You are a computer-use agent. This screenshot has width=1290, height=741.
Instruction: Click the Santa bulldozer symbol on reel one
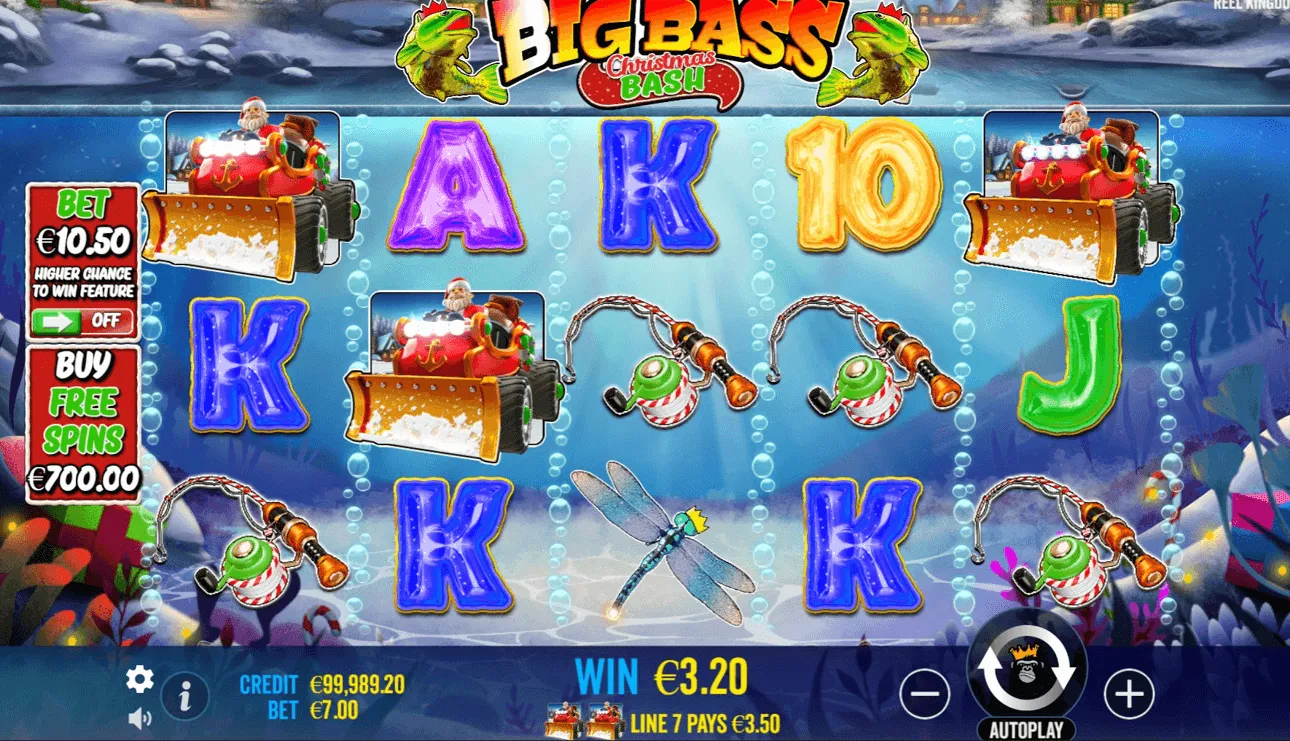tap(255, 190)
